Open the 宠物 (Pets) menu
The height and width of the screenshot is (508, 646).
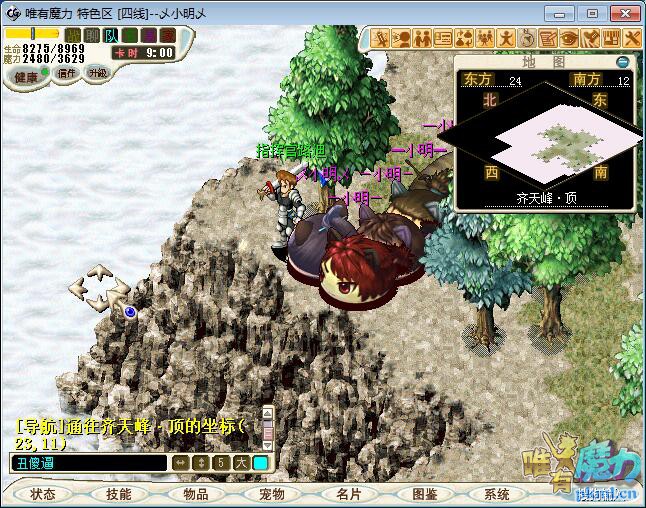coord(272,494)
